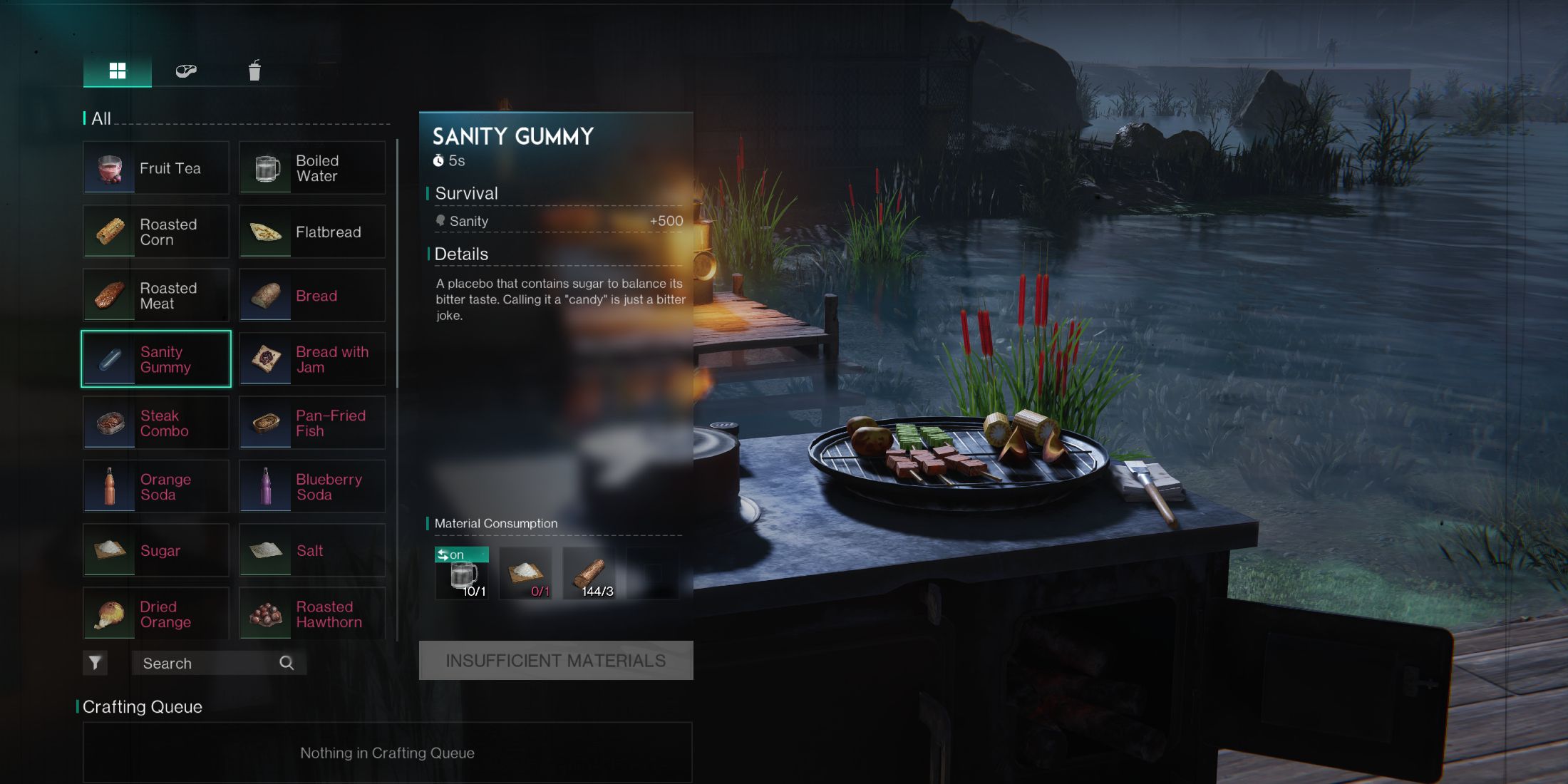Screen dimensions: 1568x784
Task: Select the Pan-Fried Fish recipe icon
Action: (x=264, y=423)
